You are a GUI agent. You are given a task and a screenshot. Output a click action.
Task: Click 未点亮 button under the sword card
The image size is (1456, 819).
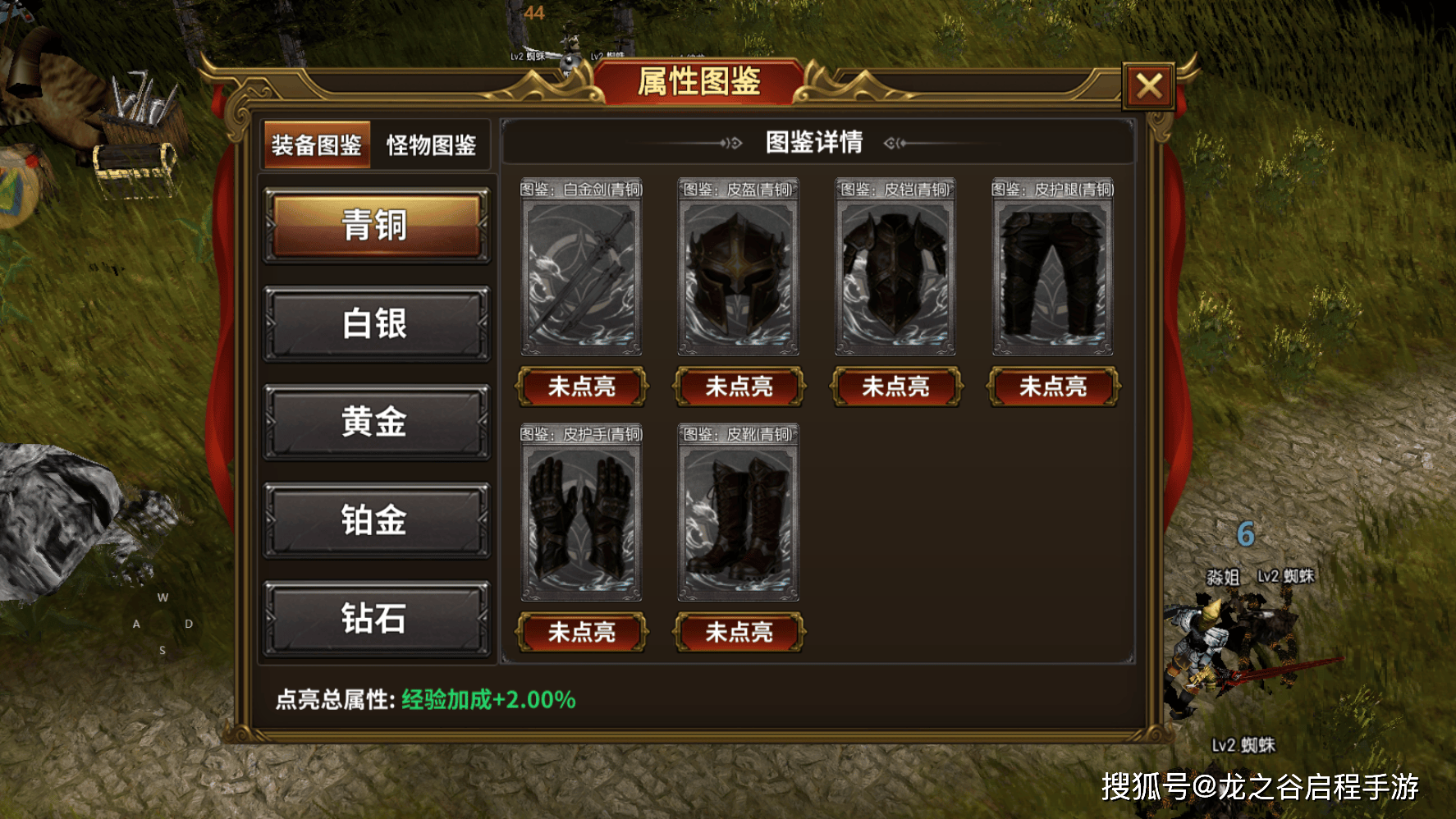[x=581, y=387]
